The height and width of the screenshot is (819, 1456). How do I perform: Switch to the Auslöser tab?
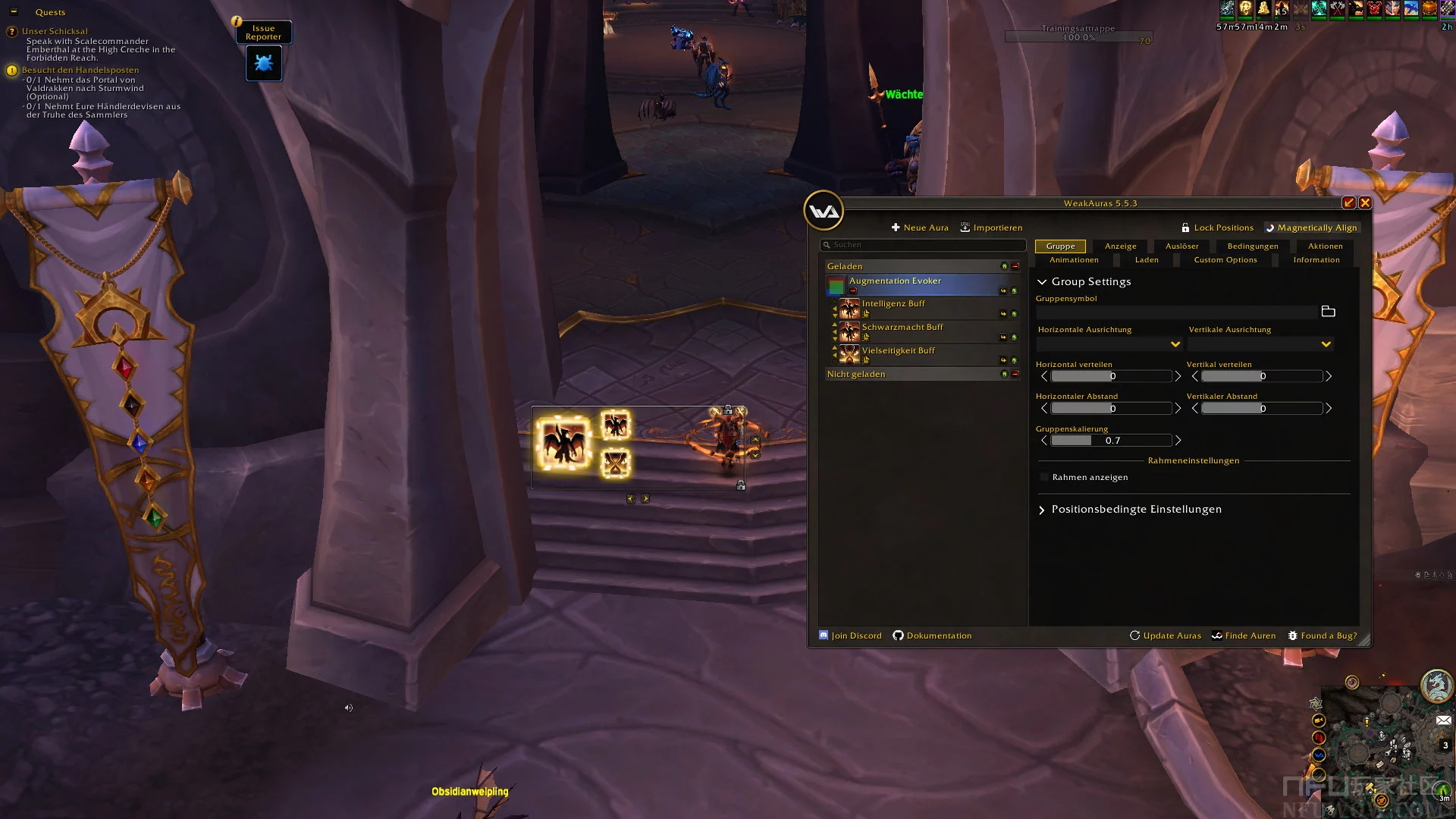click(1181, 246)
